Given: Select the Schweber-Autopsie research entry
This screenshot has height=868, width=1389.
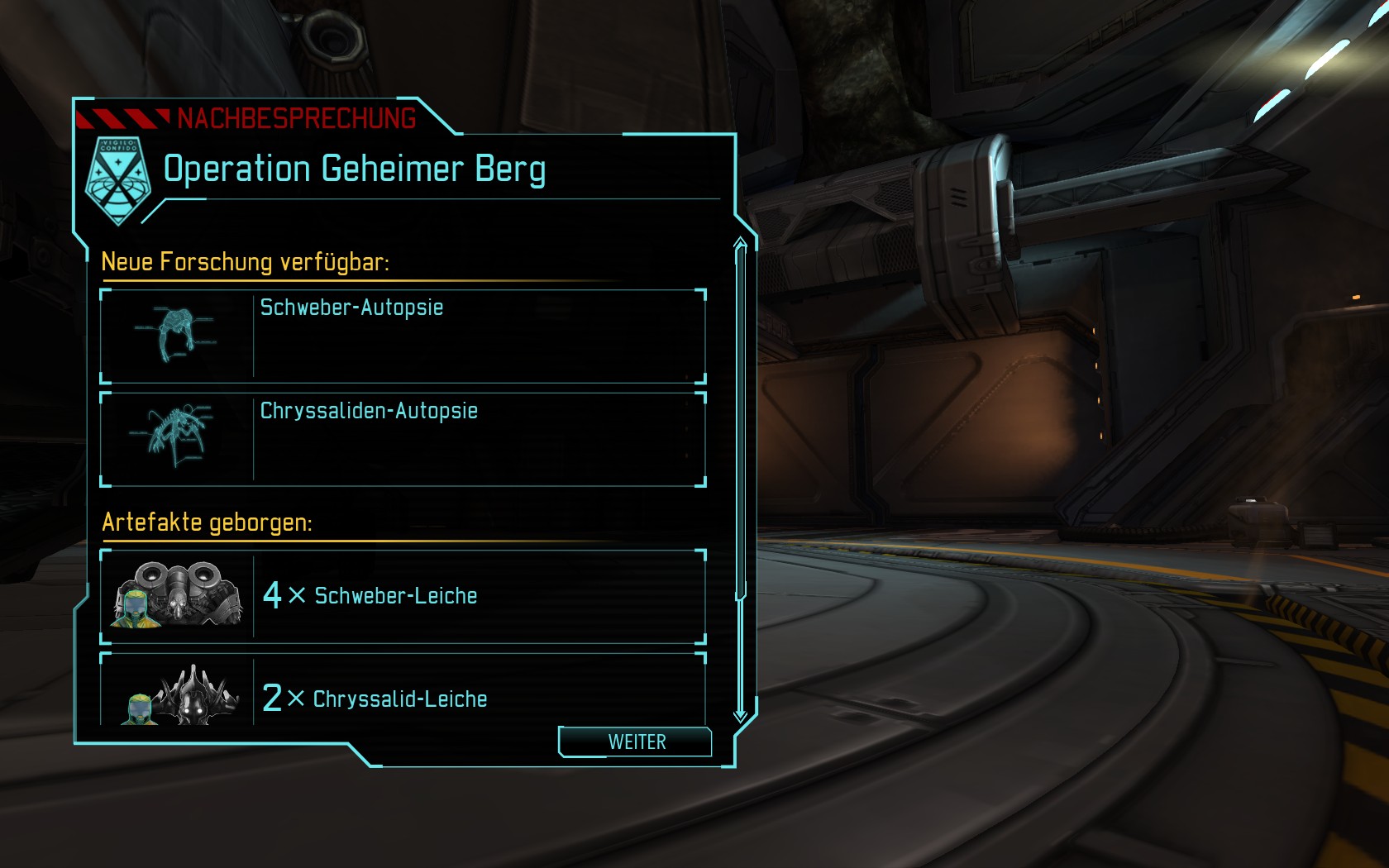Looking at the screenshot, I should coord(403,336).
